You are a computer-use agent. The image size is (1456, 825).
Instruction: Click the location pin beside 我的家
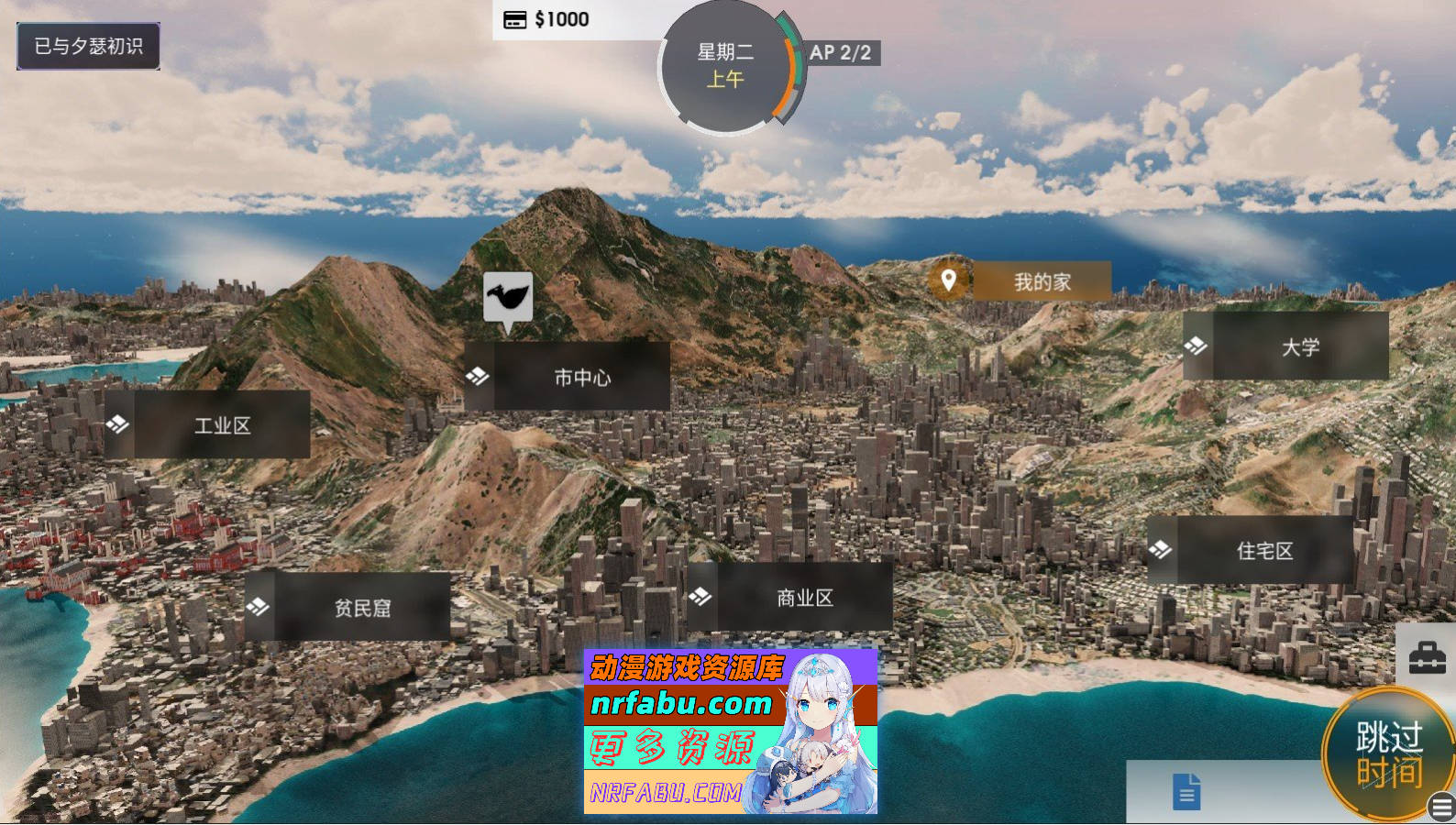point(948,280)
